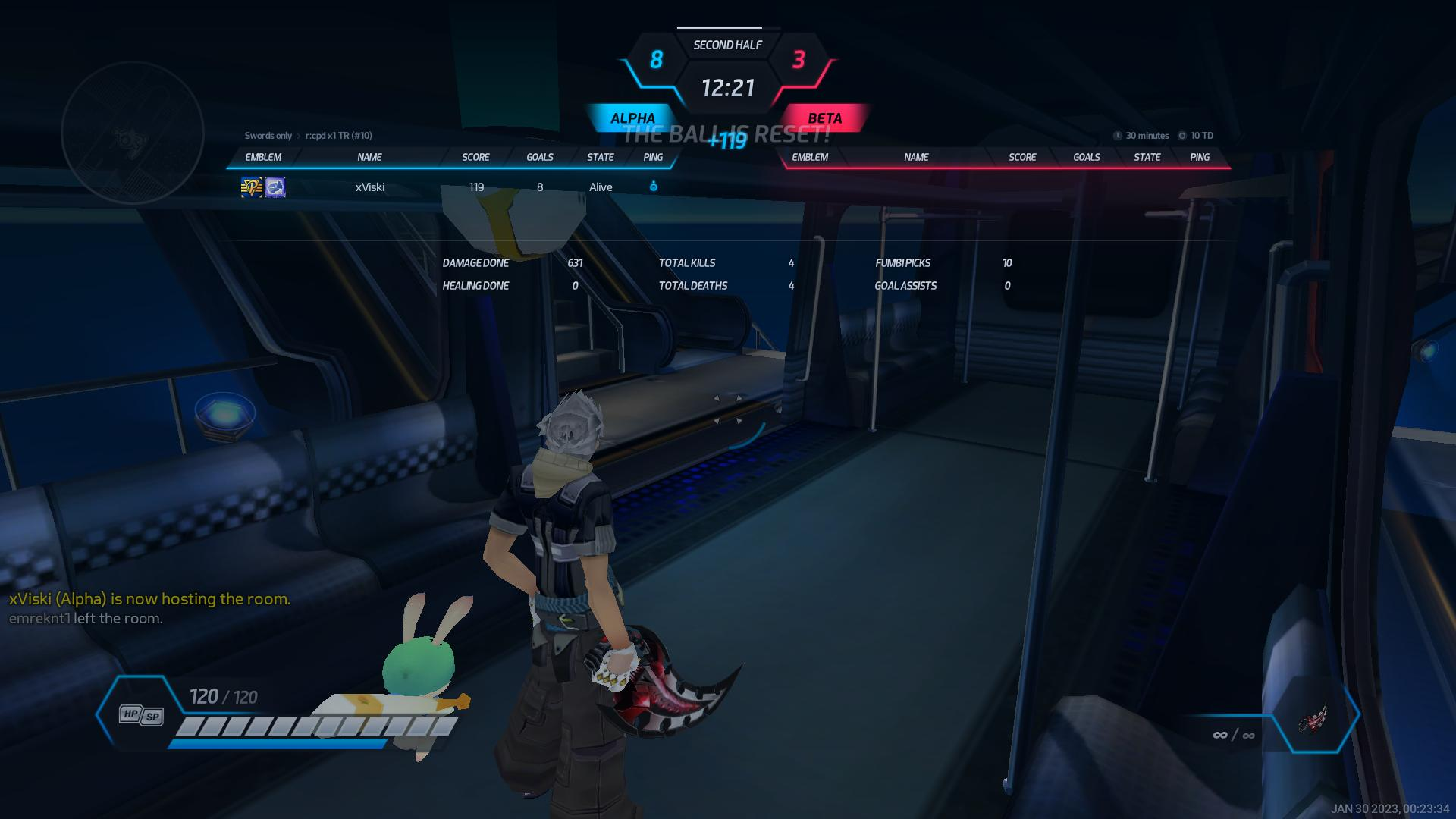Click xViski's first clan emblem icon
Screen dimensions: 1456x819
click(x=252, y=187)
